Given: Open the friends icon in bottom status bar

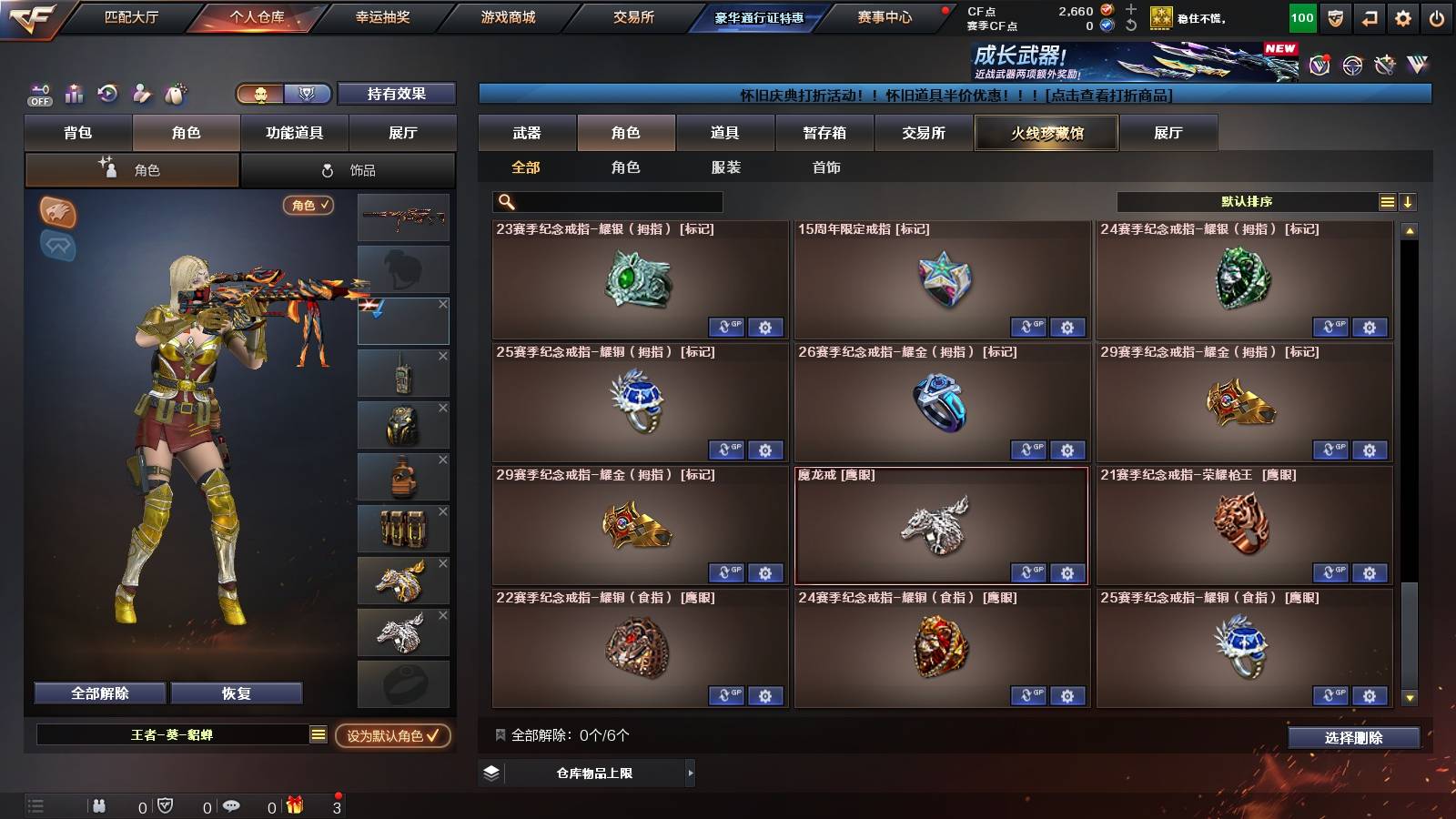Looking at the screenshot, I should [100, 806].
